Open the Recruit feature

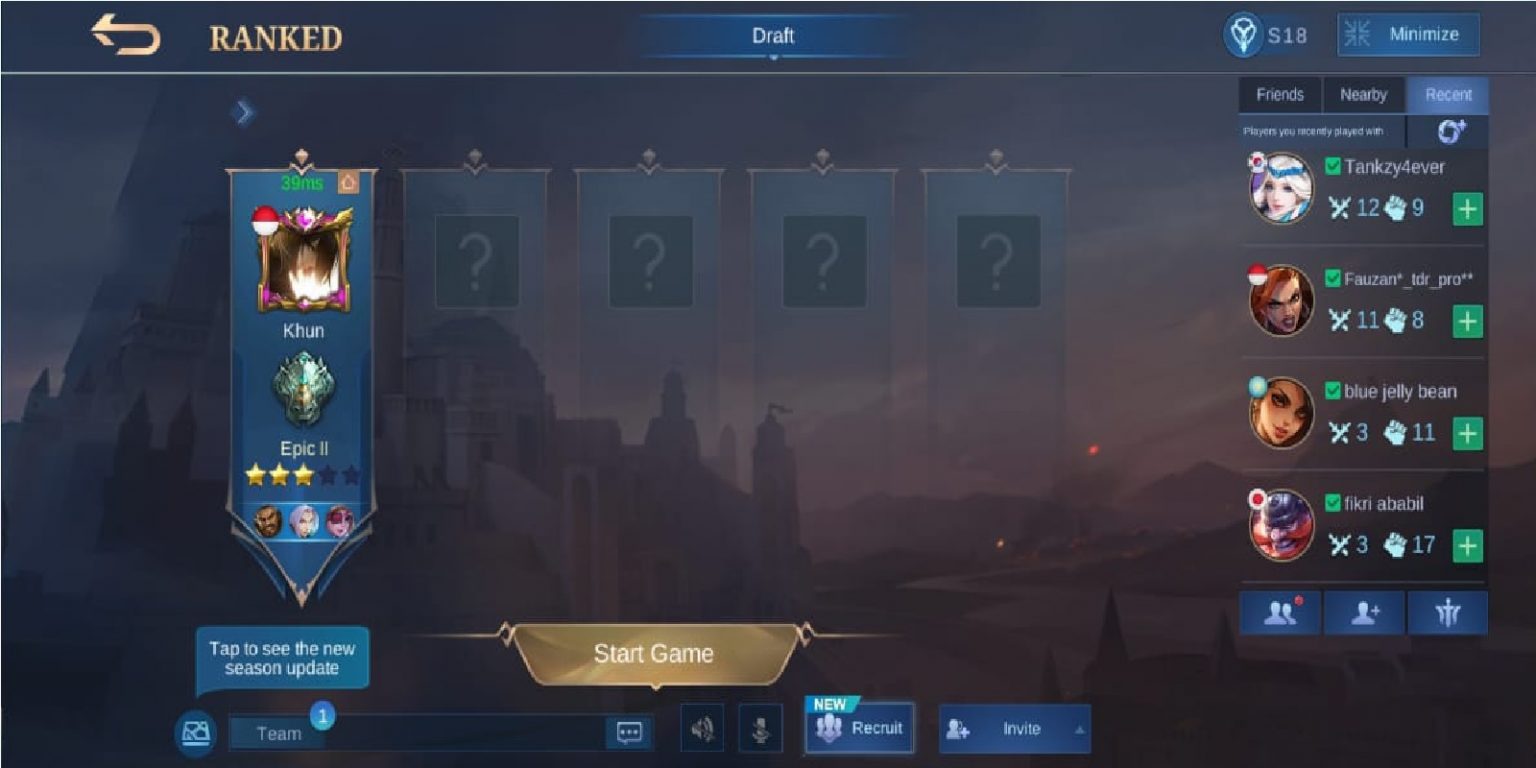[859, 729]
